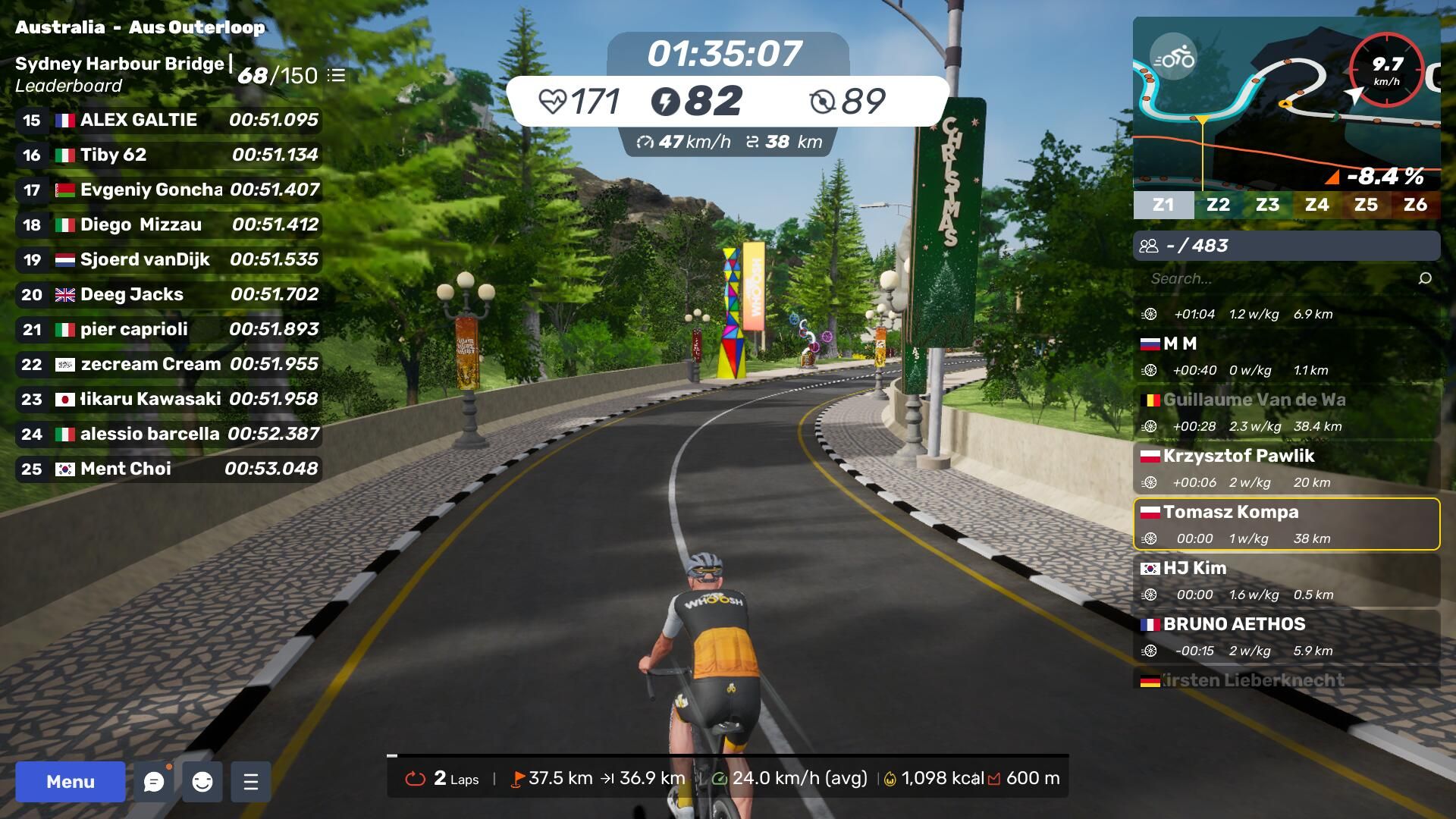This screenshot has width=1456, height=819.
Task: Select rider Krzysztof Pawlik in the list
Action: (1286, 468)
